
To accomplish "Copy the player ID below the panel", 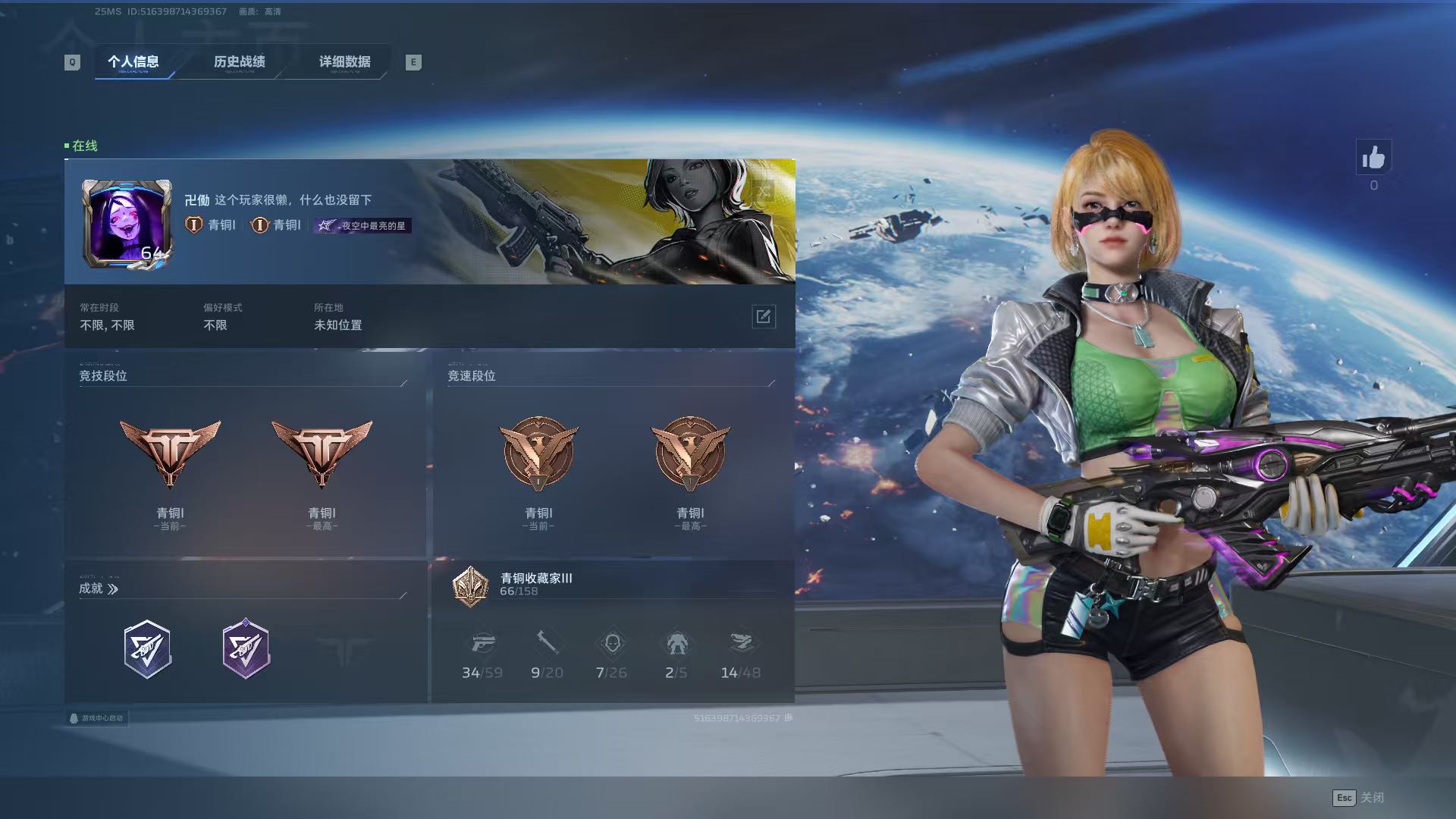I will (789, 717).
